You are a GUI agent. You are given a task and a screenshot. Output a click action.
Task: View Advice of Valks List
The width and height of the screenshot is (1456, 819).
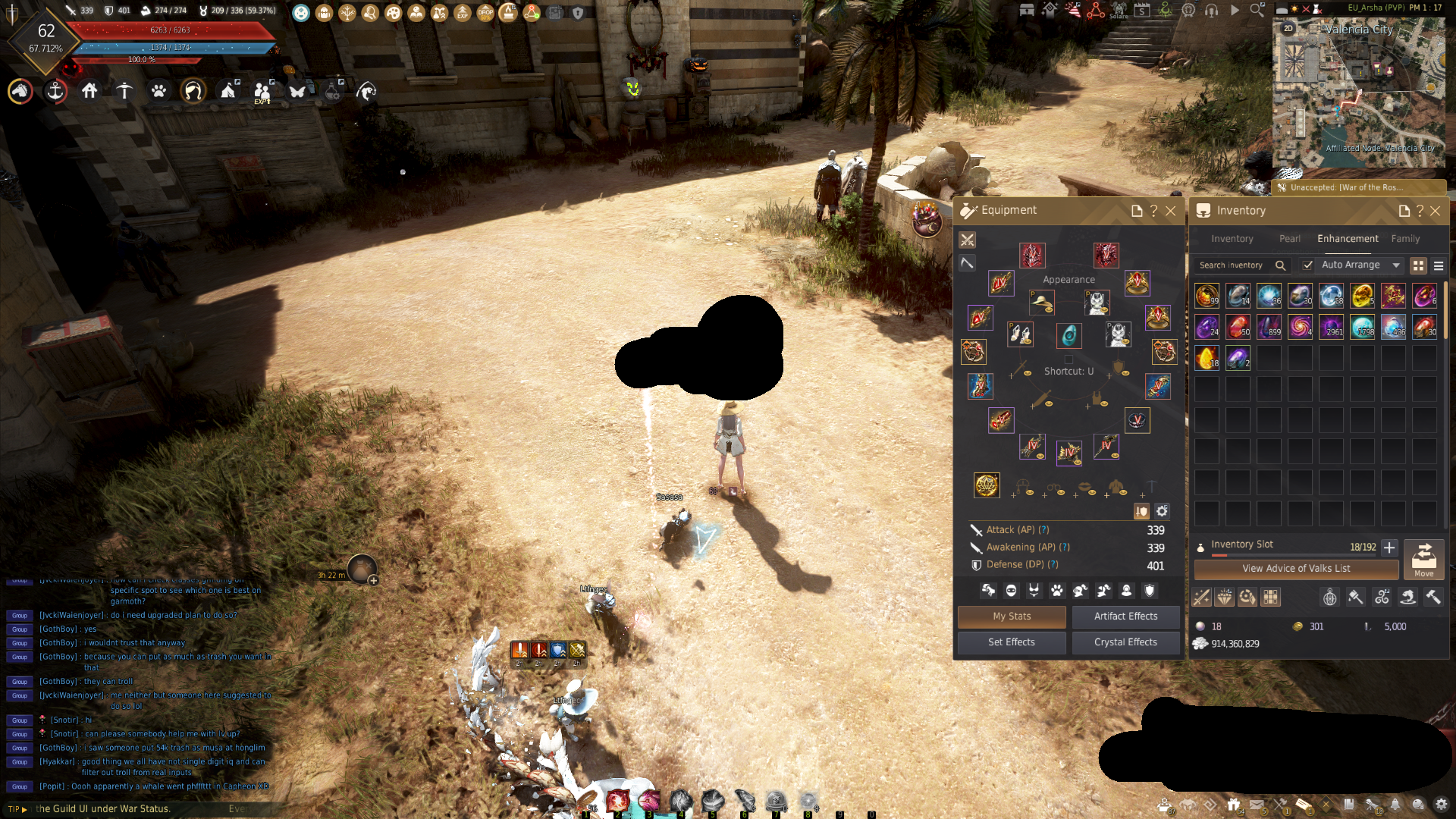click(x=1296, y=569)
